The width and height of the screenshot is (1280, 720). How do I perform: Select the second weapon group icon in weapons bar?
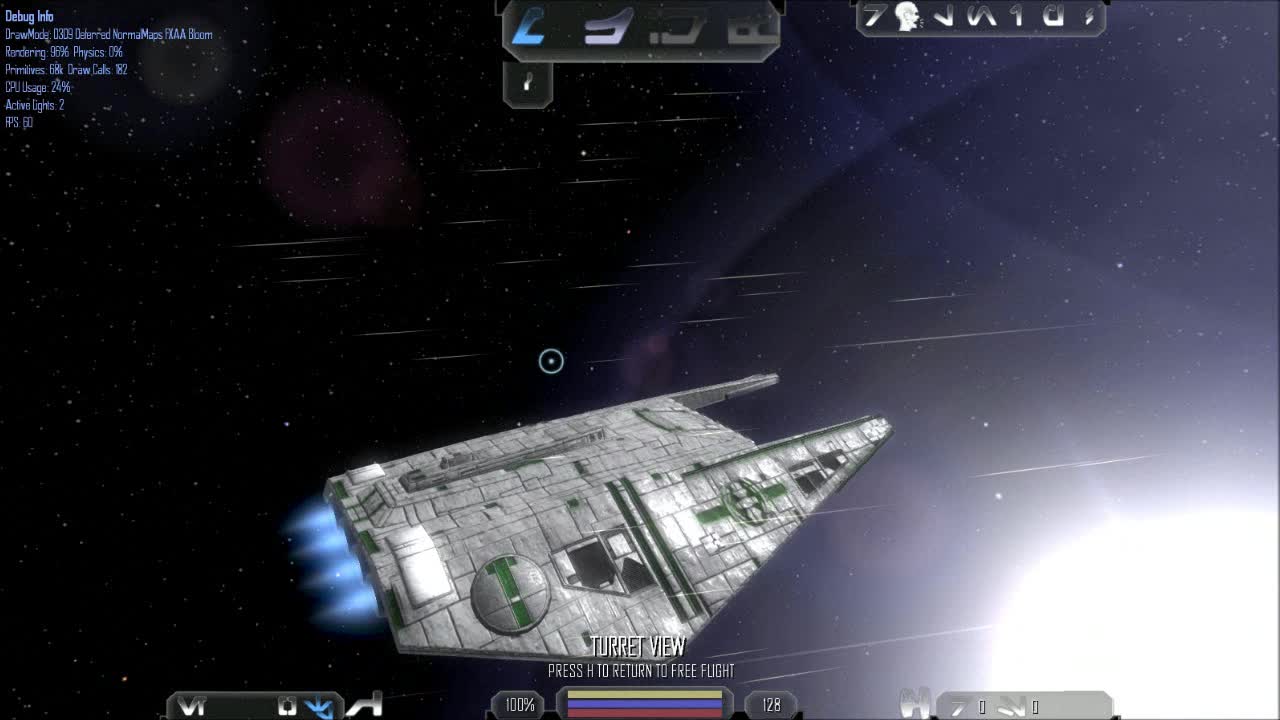(x=607, y=25)
